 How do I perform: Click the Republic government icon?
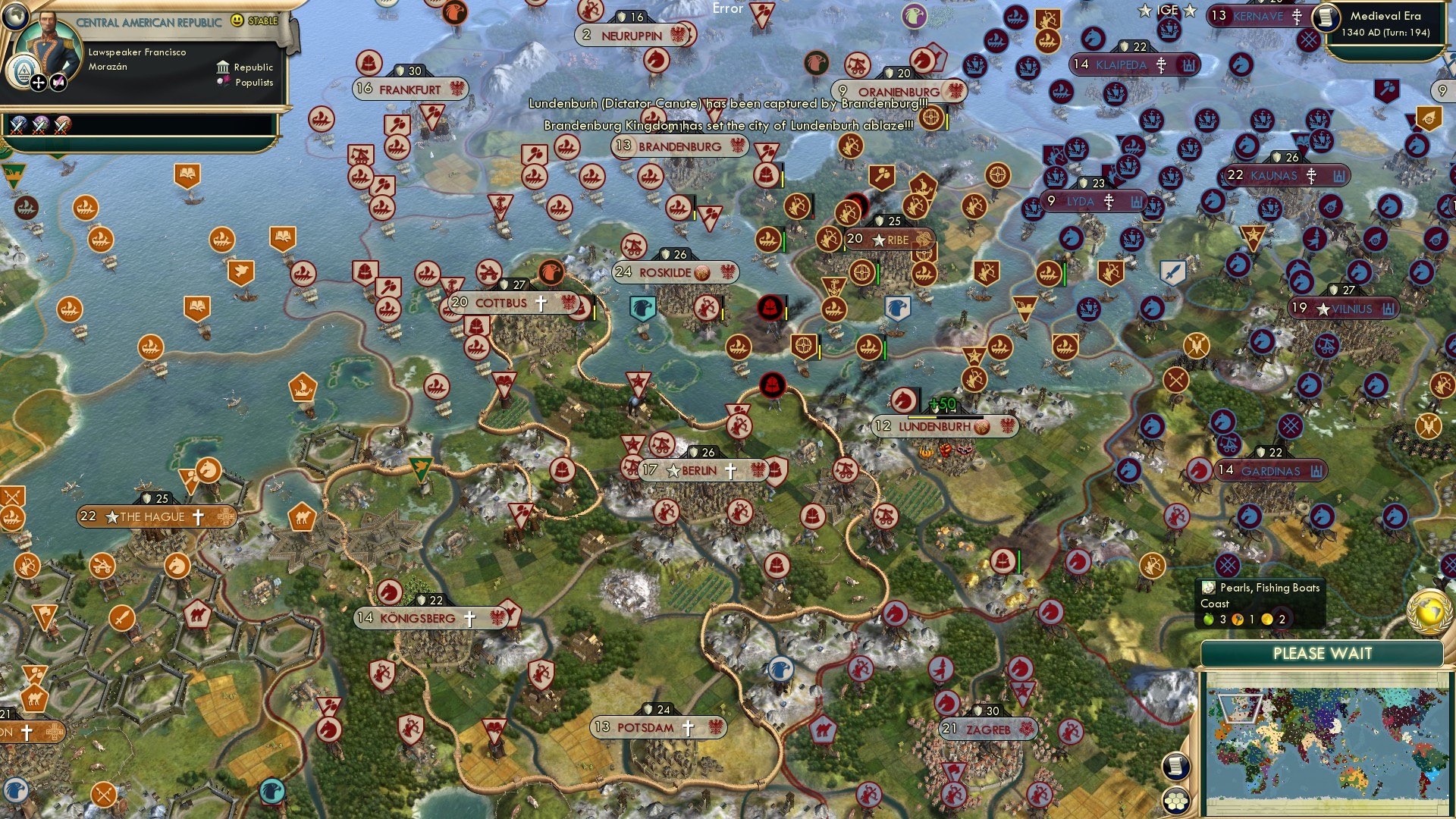pos(224,67)
